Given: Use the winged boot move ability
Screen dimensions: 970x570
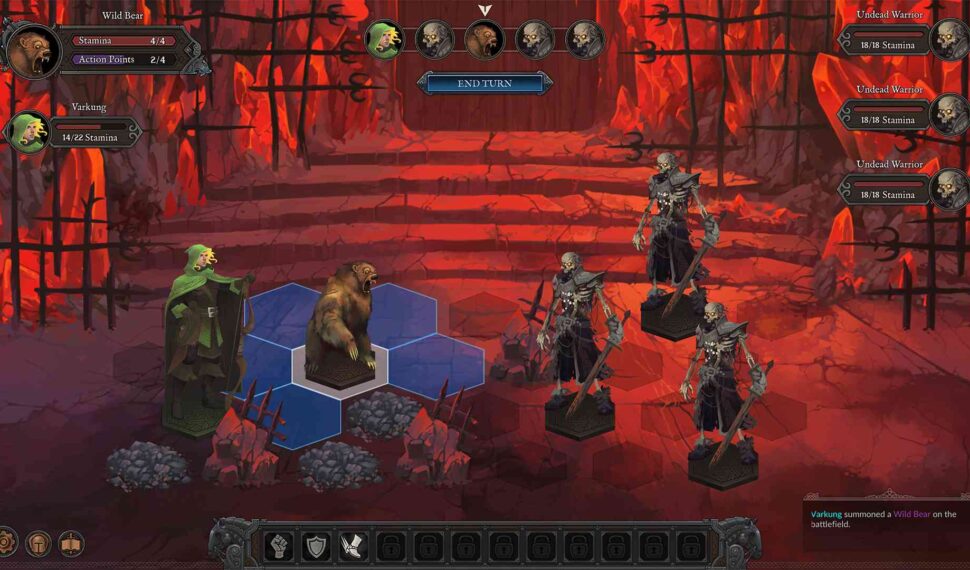Looking at the screenshot, I should 353,546.
